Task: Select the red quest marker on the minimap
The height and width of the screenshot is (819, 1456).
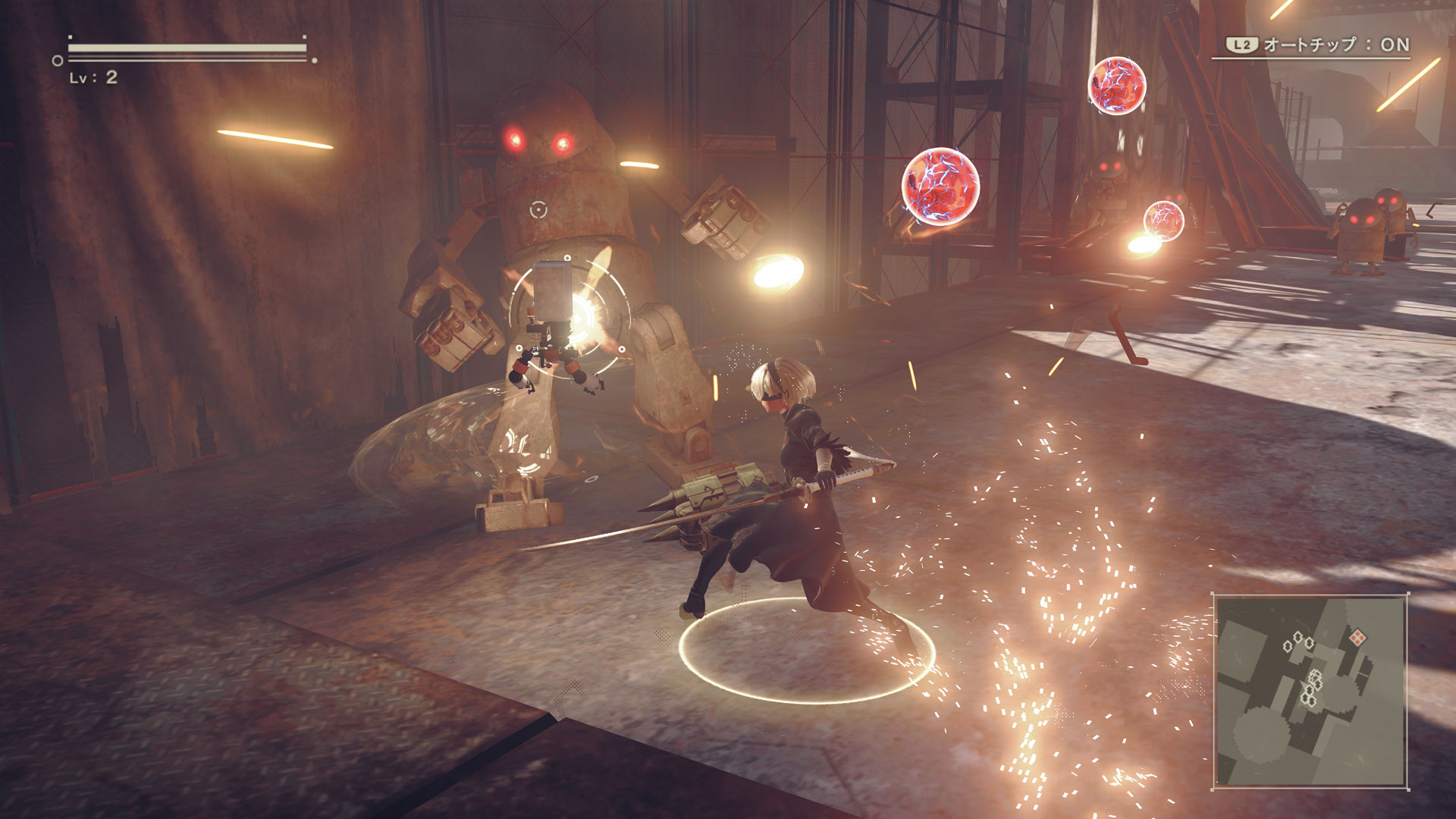Action: (x=1358, y=637)
